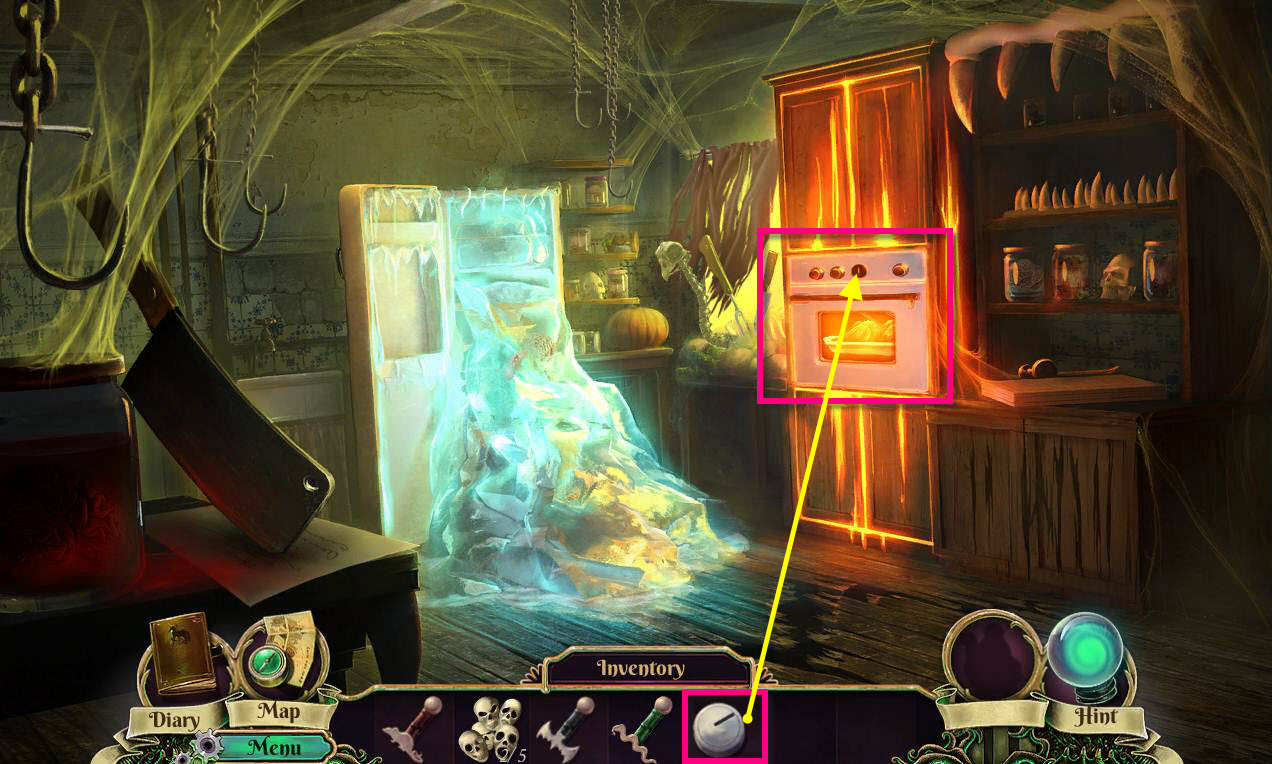
Task: Click the Inventory label tab
Action: tap(640, 668)
